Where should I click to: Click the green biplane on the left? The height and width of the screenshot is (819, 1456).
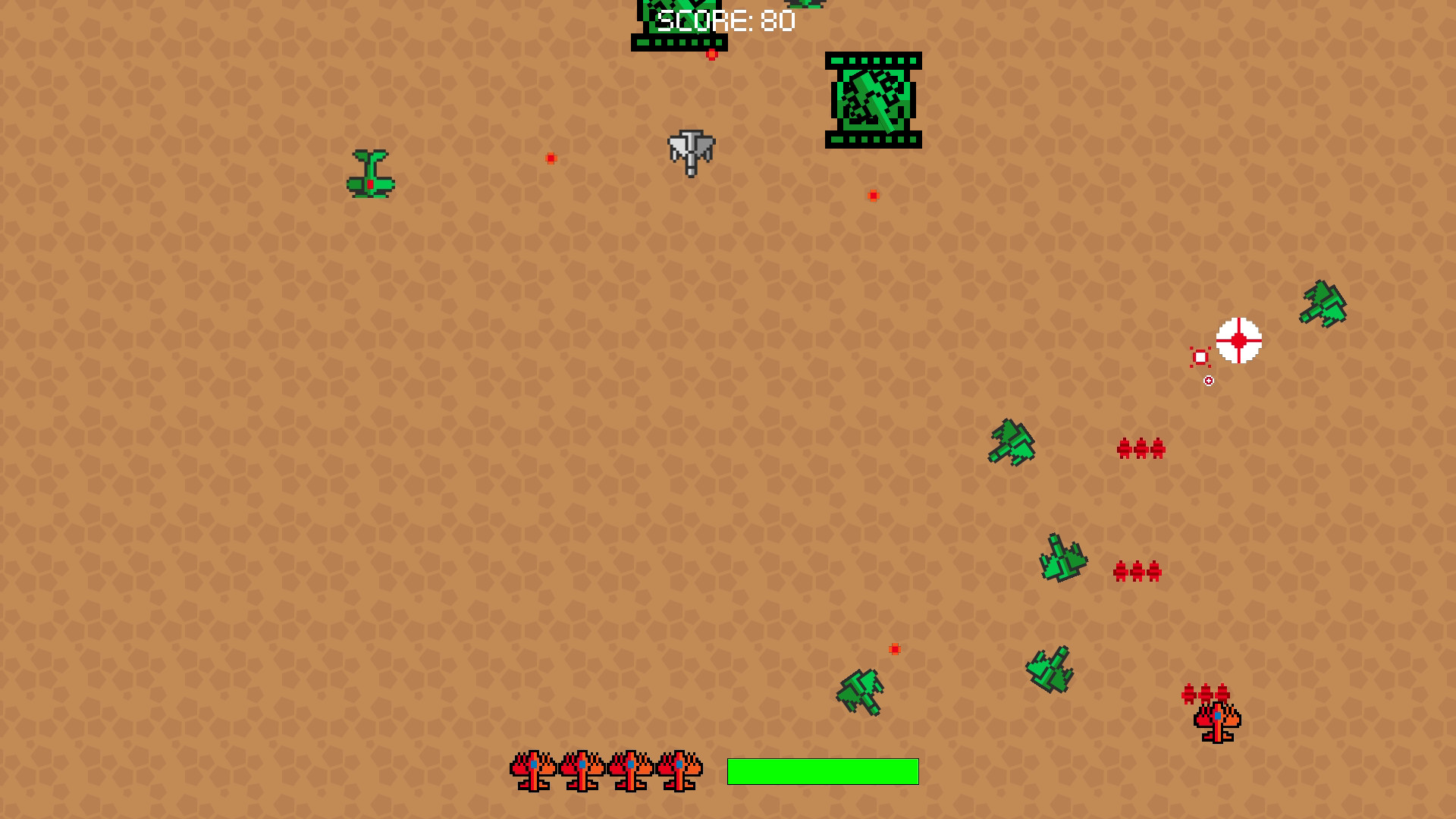point(370,173)
